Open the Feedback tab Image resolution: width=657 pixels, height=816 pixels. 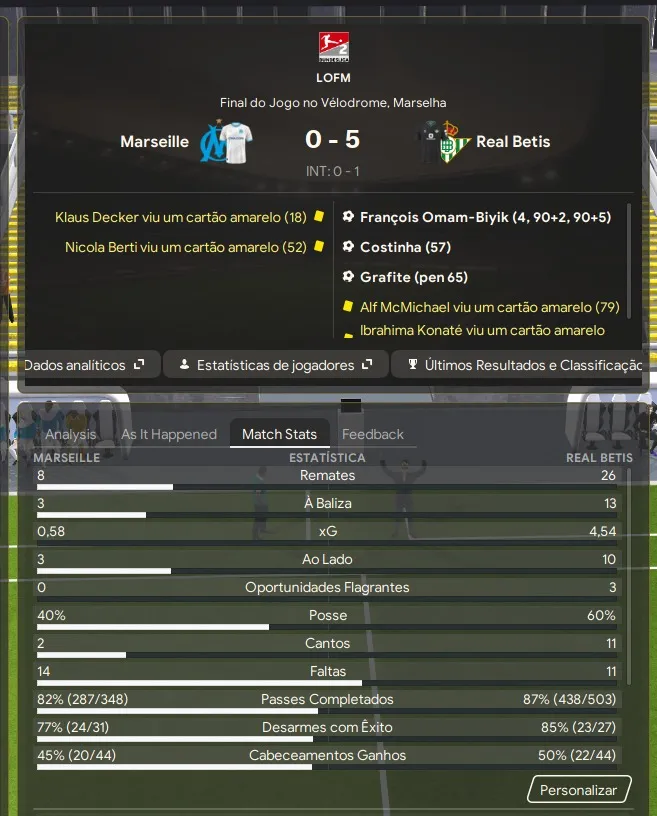(x=373, y=434)
